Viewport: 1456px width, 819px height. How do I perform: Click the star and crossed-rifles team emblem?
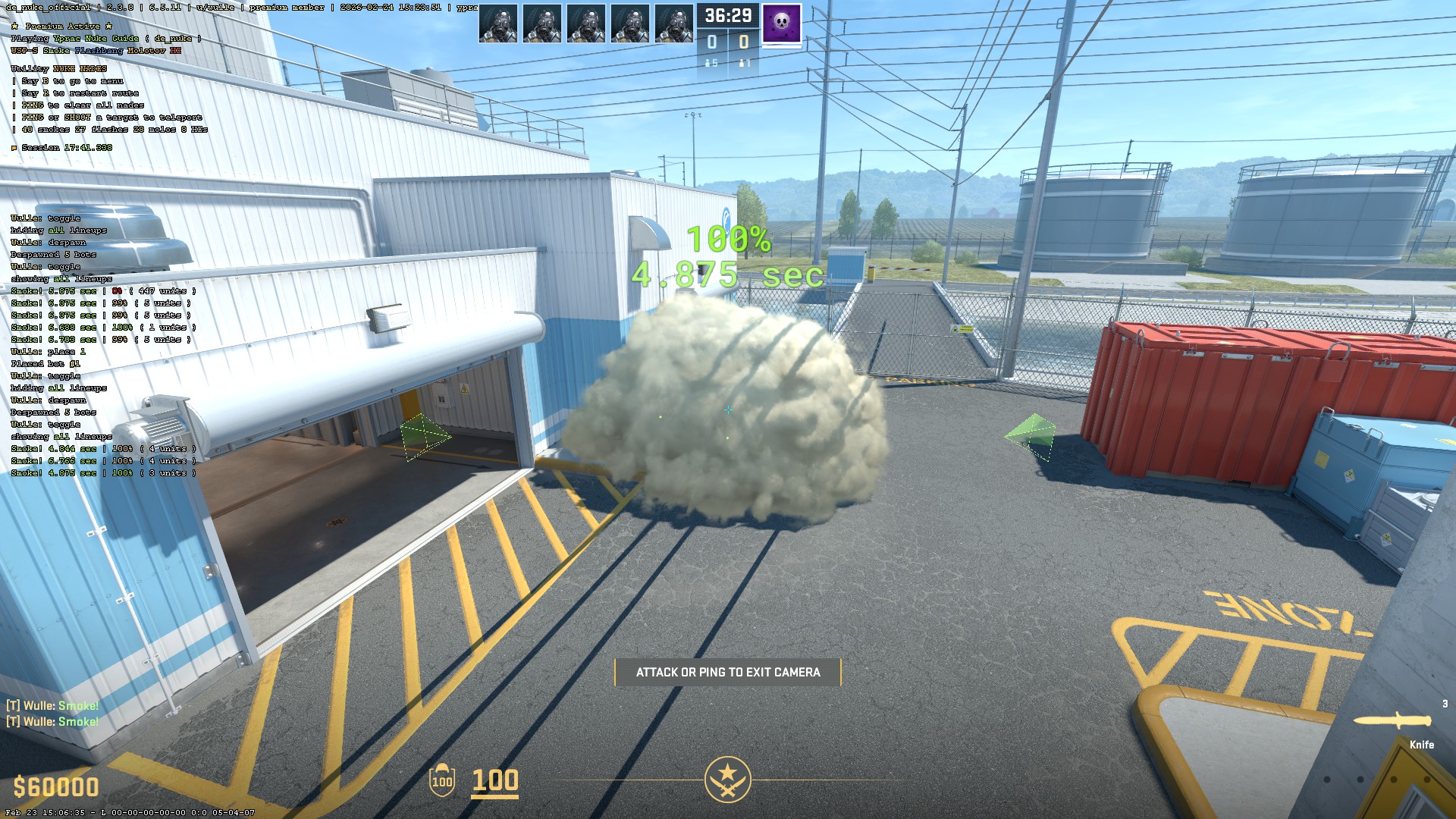coord(727,779)
